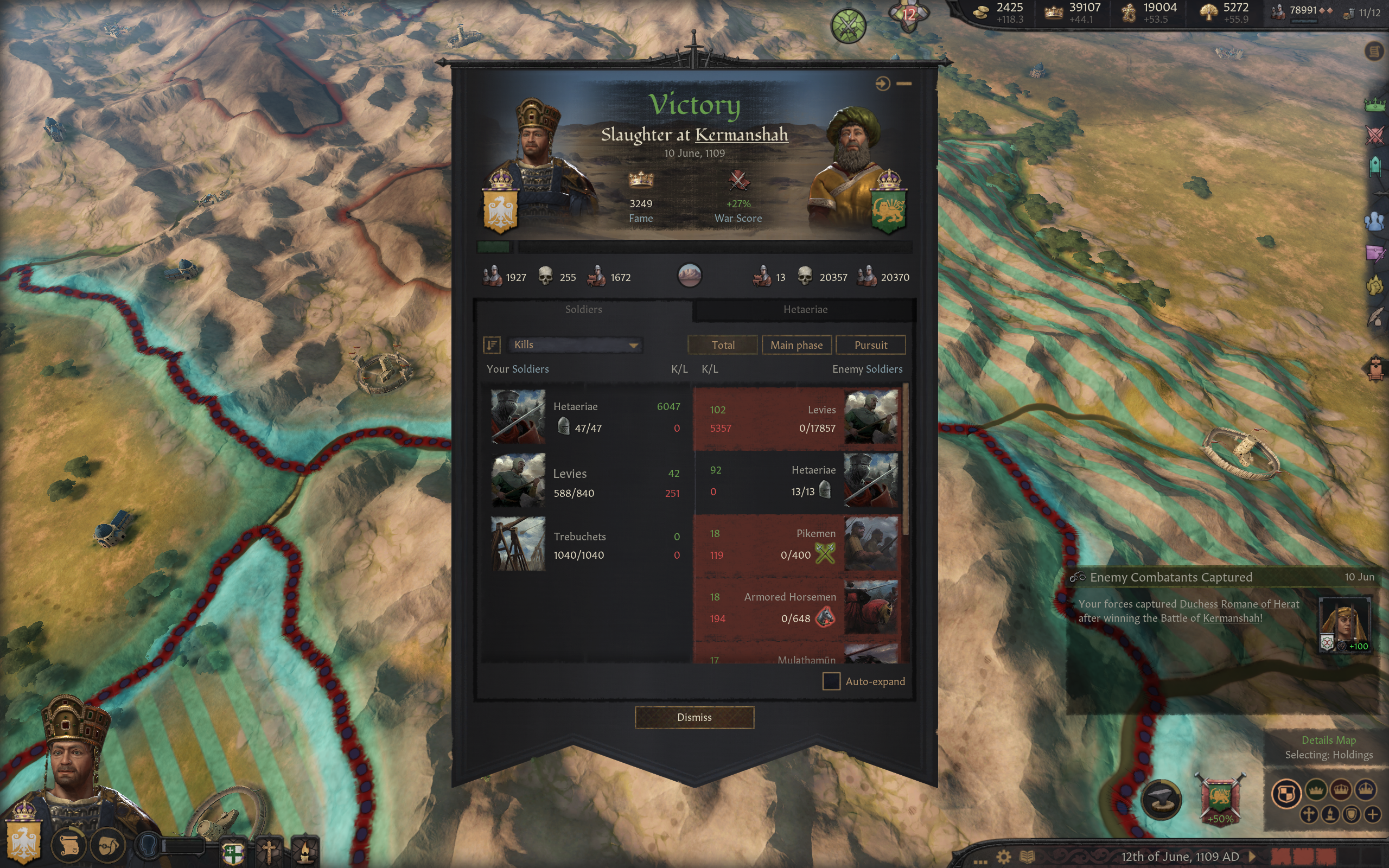Expand the enemy Levies row

[798, 418]
